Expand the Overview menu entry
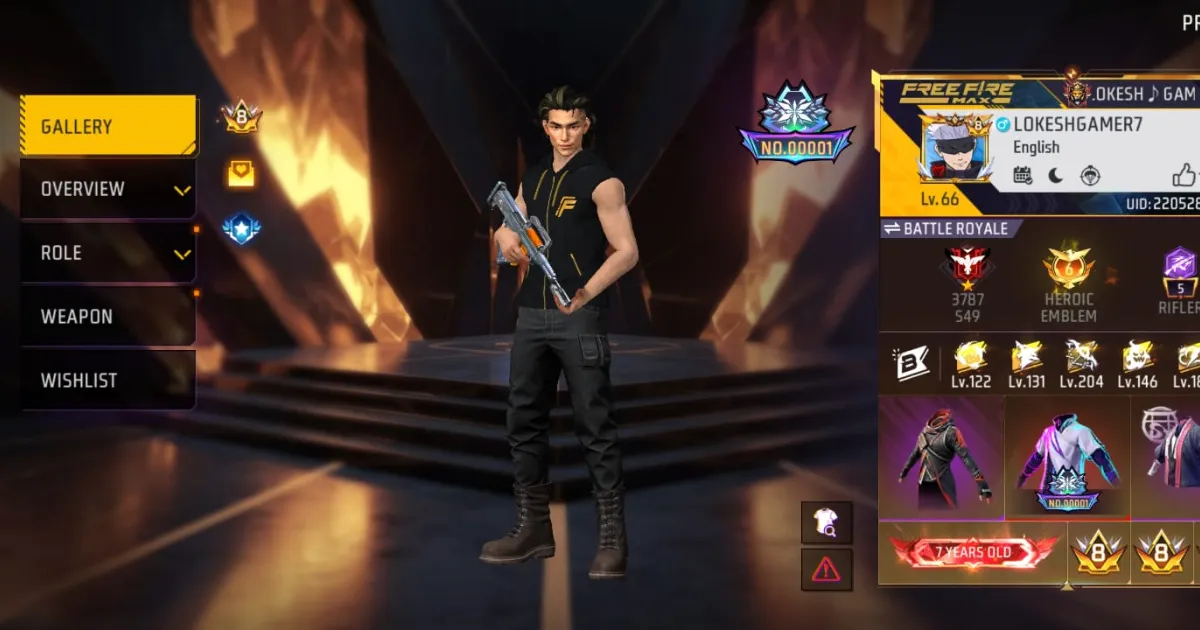Viewport: 1200px width, 630px height. (108, 189)
